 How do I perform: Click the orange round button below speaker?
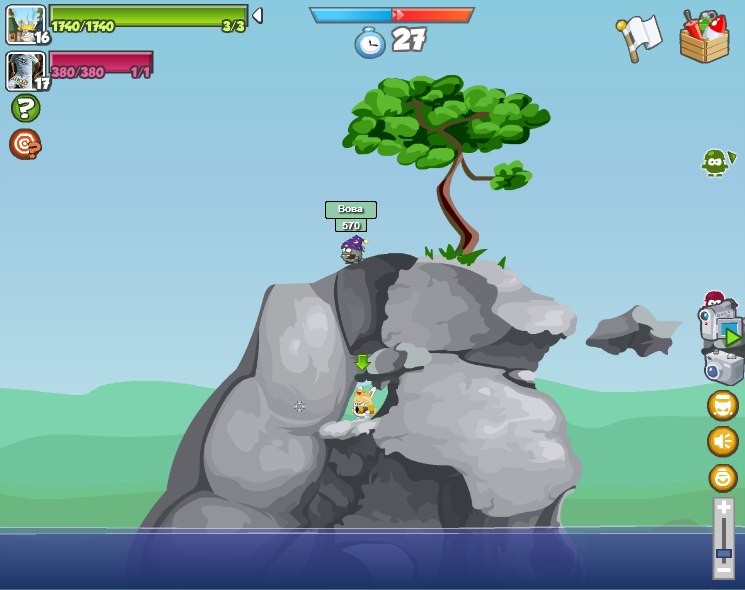pos(722,477)
